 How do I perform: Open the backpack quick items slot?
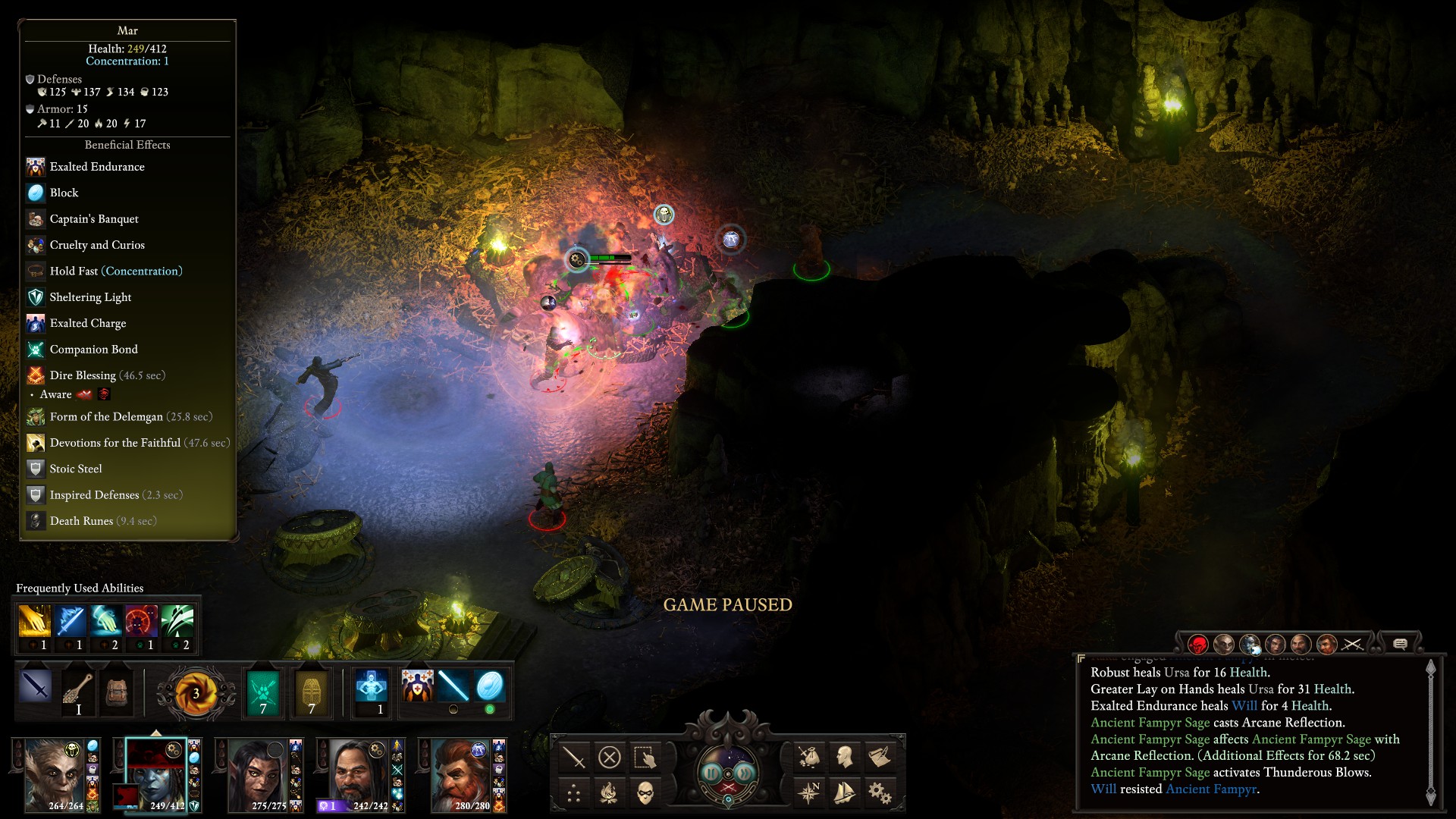click(x=115, y=690)
